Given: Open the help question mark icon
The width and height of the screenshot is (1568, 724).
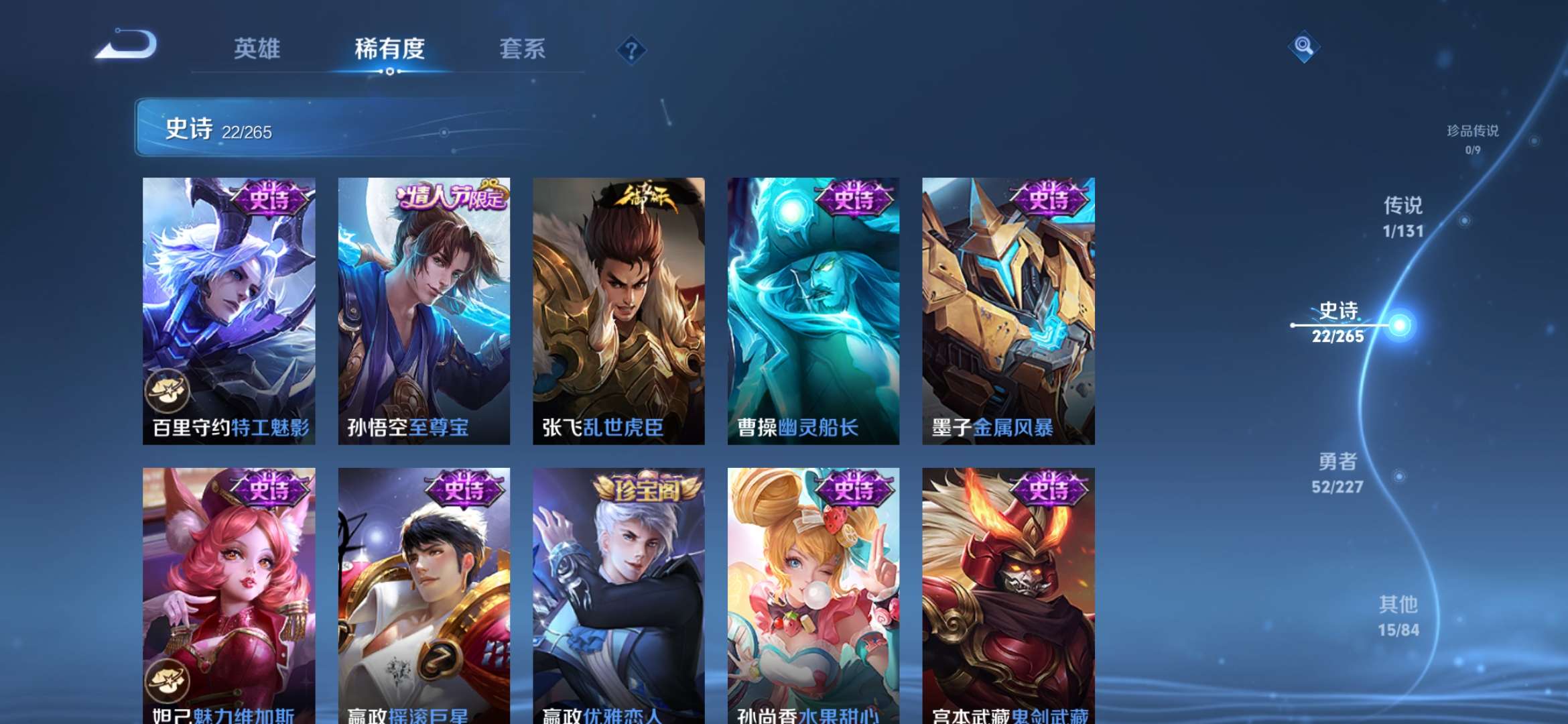Looking at the screenshot, I should (x=631, y=48).
